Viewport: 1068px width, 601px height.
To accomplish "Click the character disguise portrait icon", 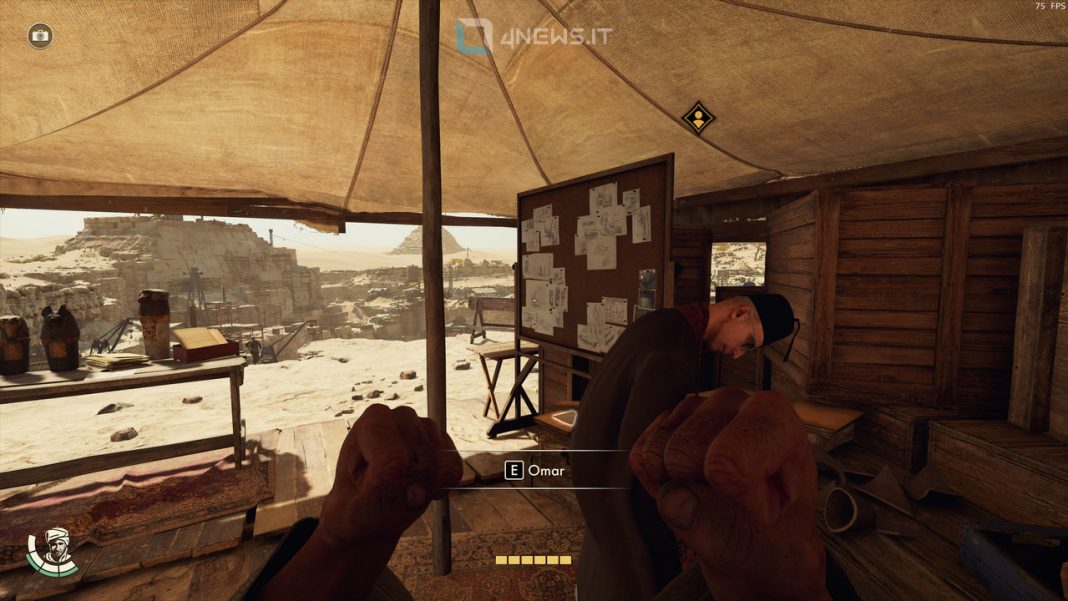I will click(x=55, y=549).
